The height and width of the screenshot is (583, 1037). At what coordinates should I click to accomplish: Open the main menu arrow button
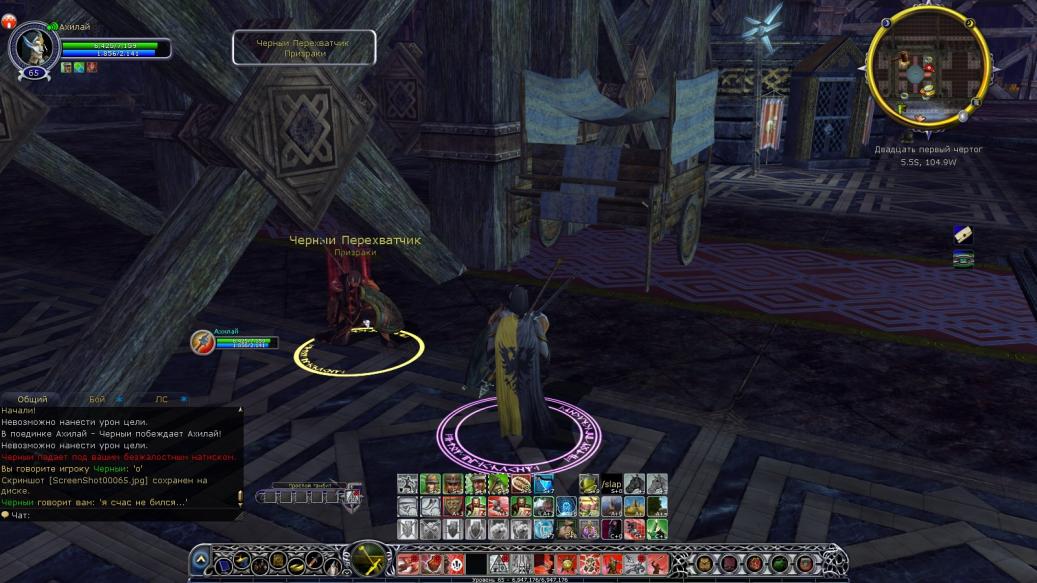pyautogui.click(x=200, y=560)
